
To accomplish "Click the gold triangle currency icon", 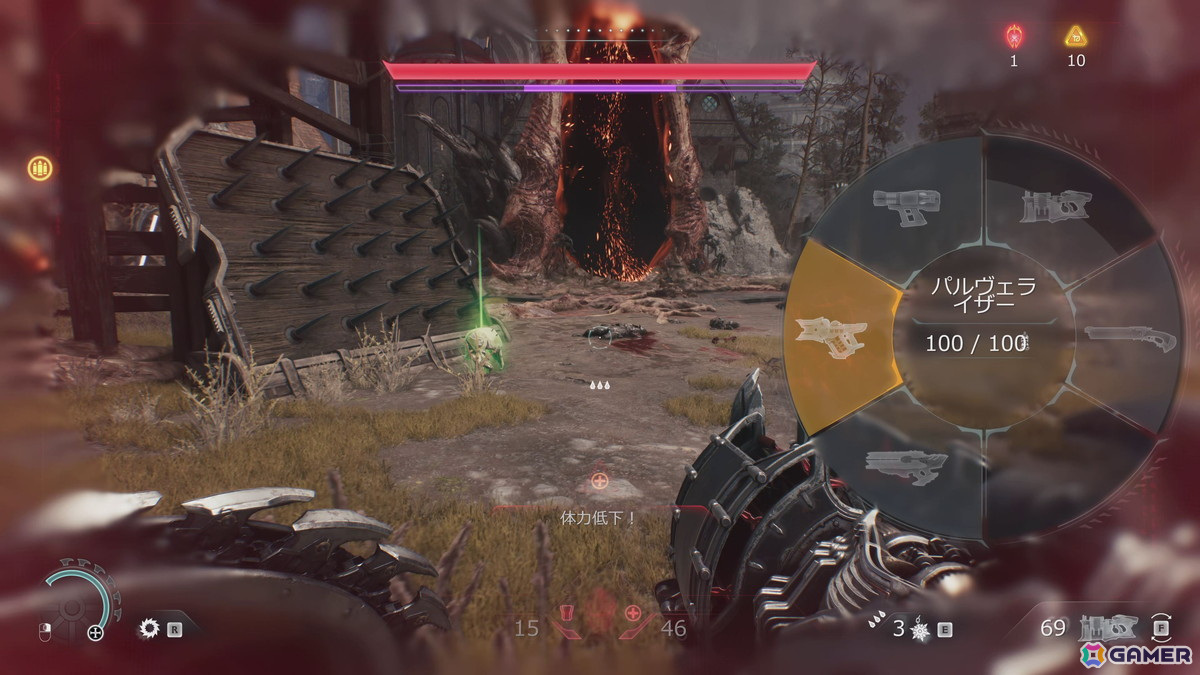I will (x=1076, y=37).
